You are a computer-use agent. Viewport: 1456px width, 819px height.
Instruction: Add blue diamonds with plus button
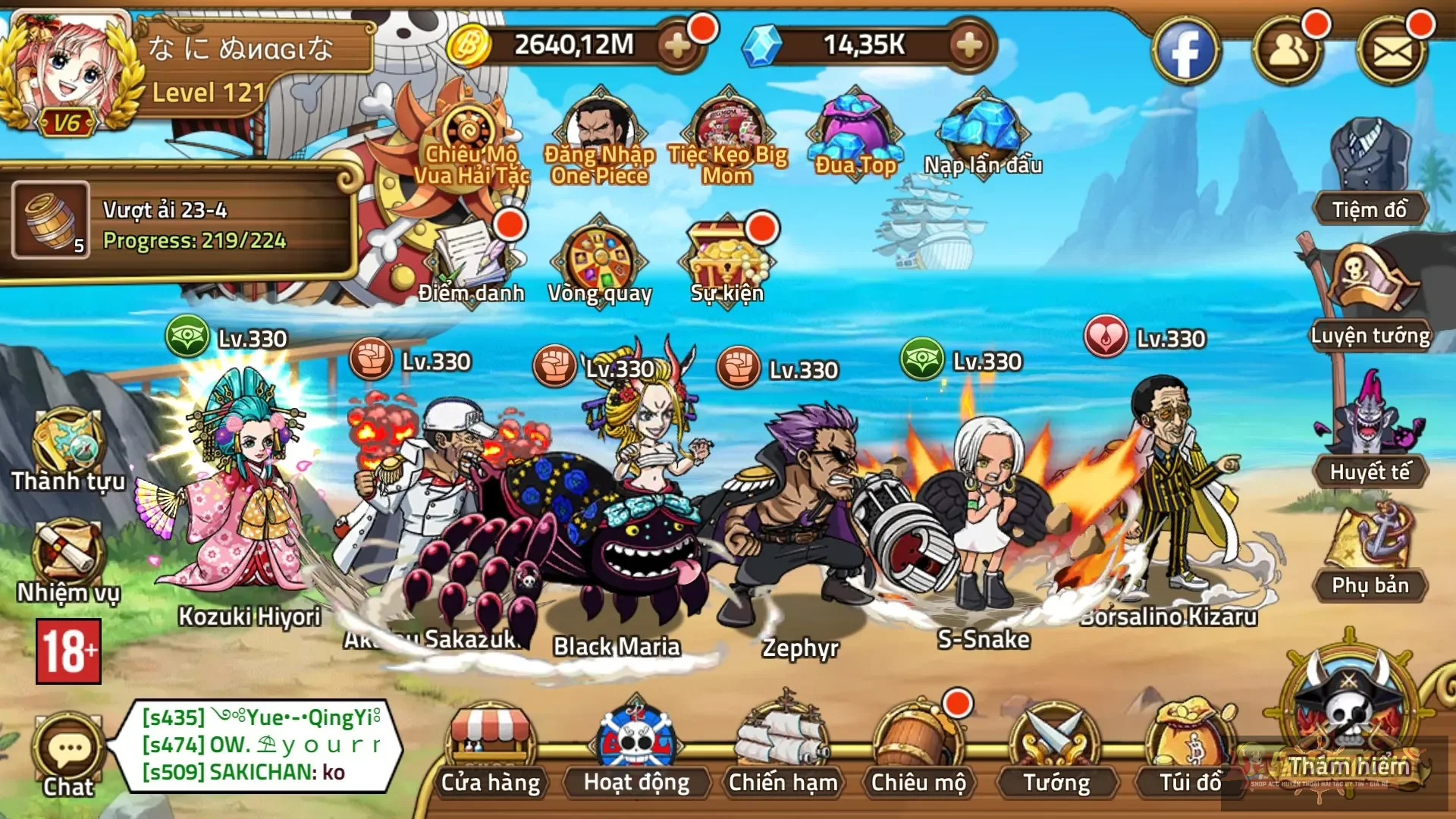968,46
